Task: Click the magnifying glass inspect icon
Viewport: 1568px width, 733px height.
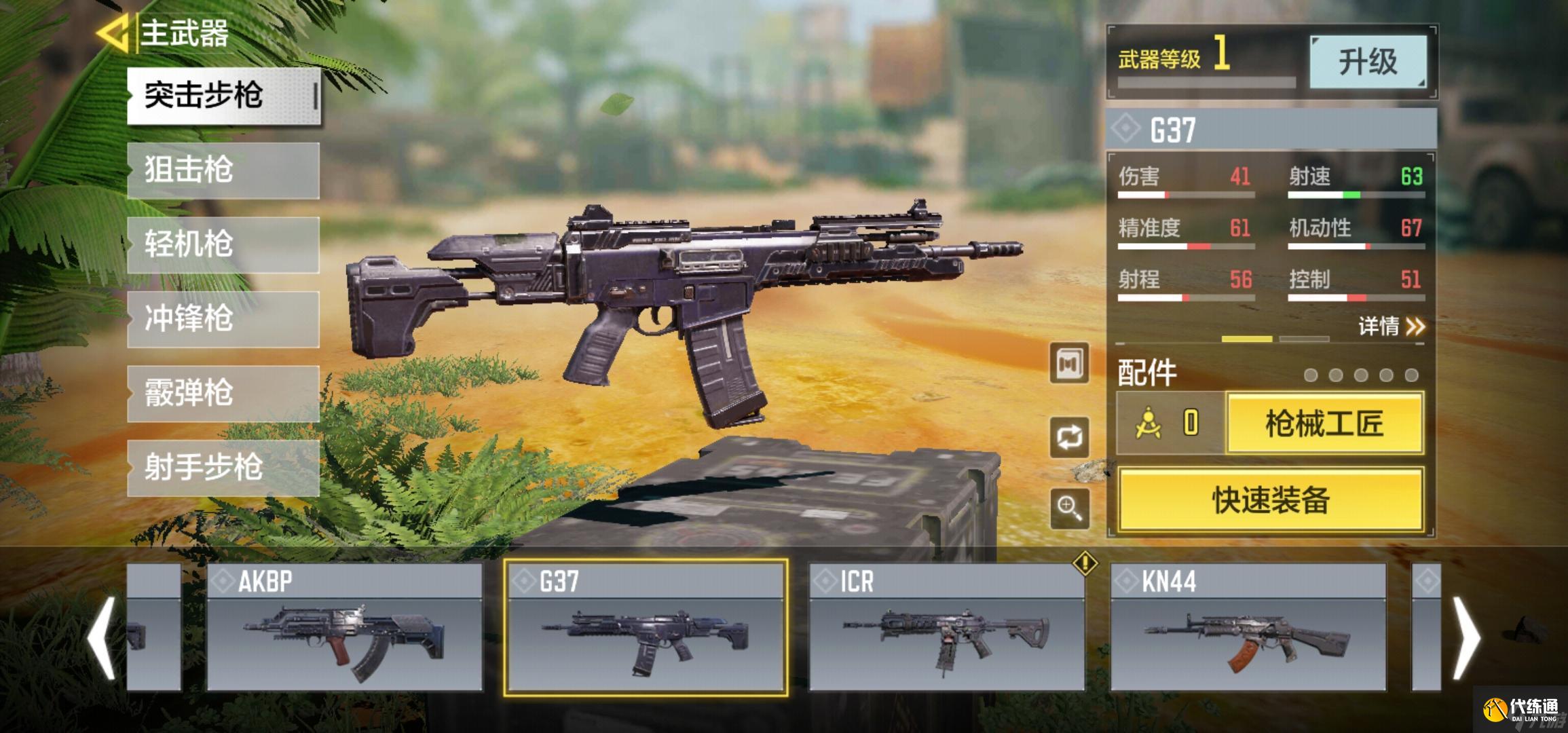Action: pos(1069,508)
